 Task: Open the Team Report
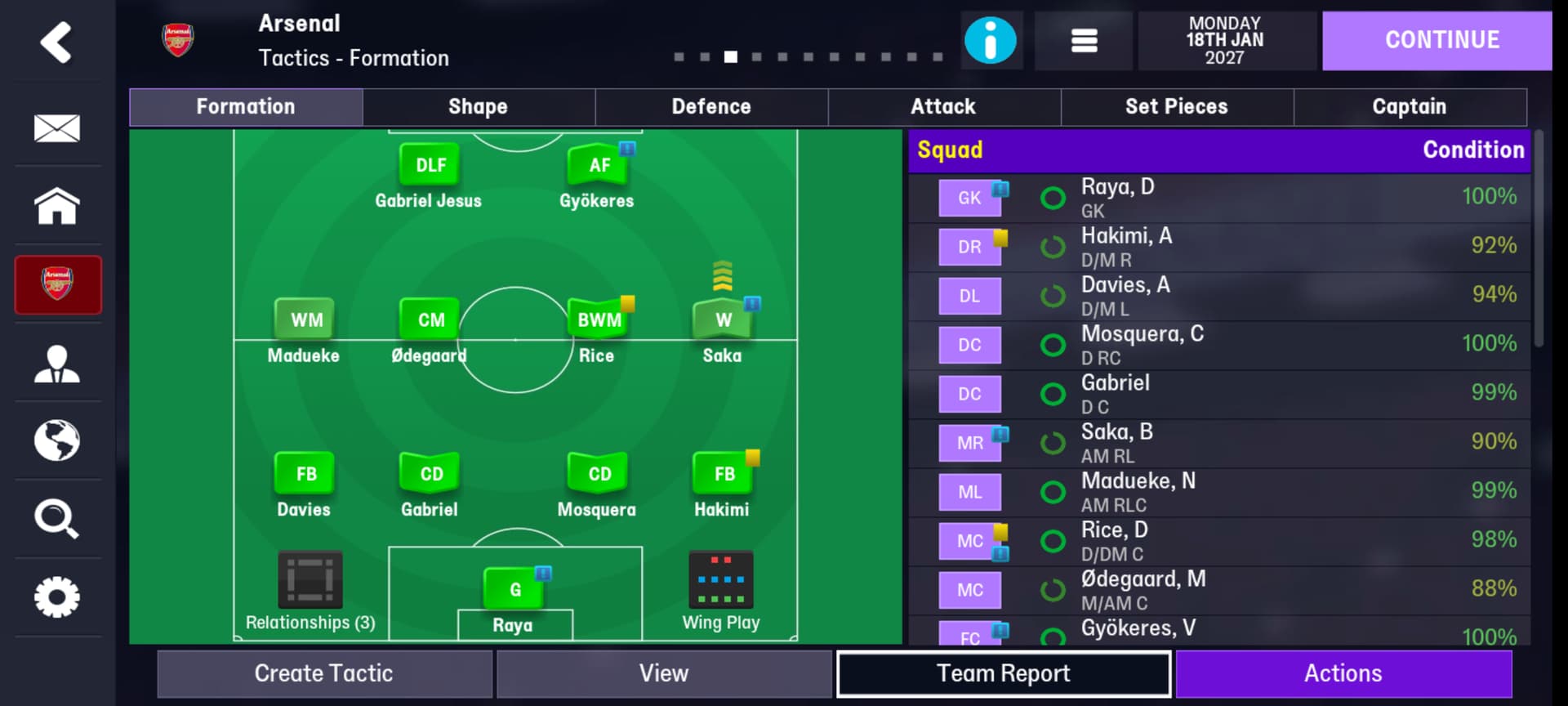[x=1003, y=673]
